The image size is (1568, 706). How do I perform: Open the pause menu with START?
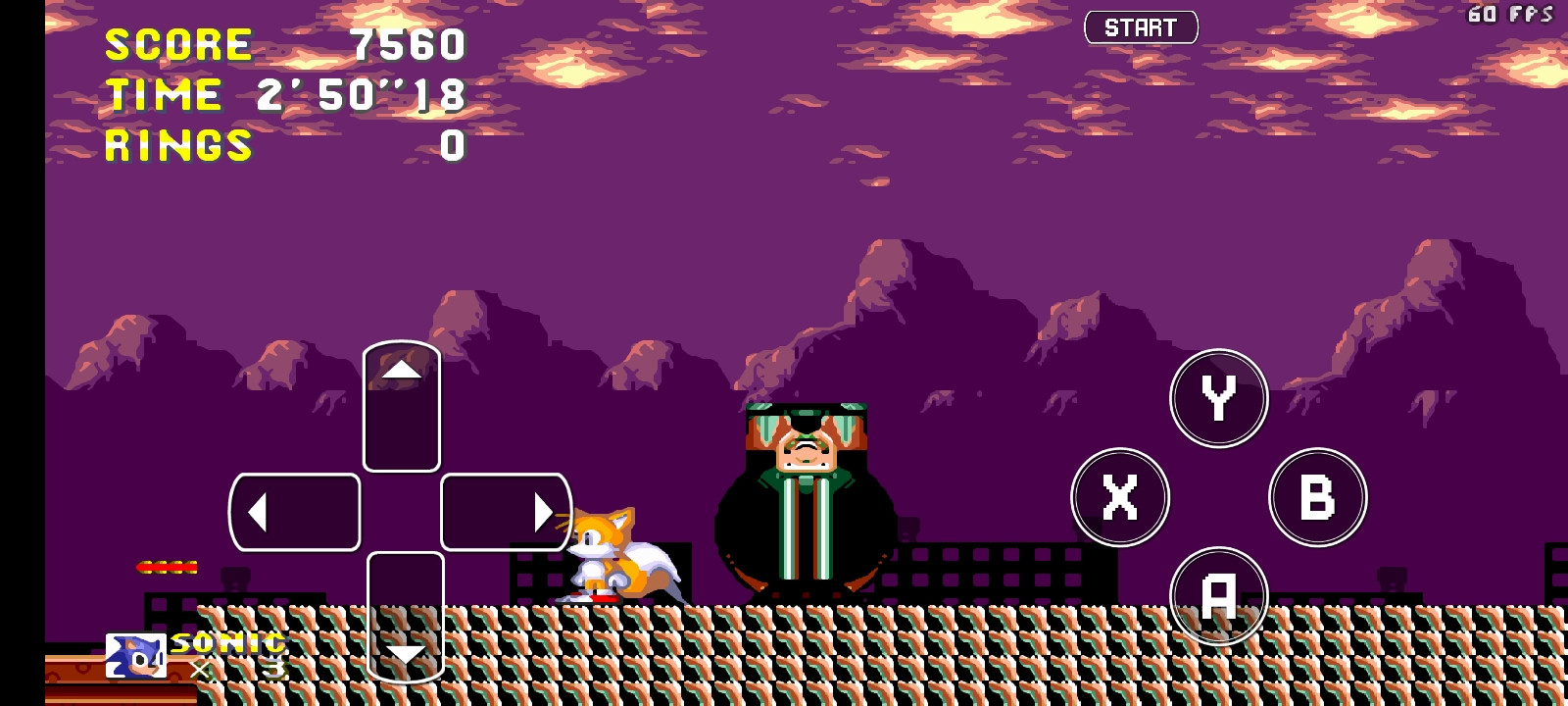1141,26
